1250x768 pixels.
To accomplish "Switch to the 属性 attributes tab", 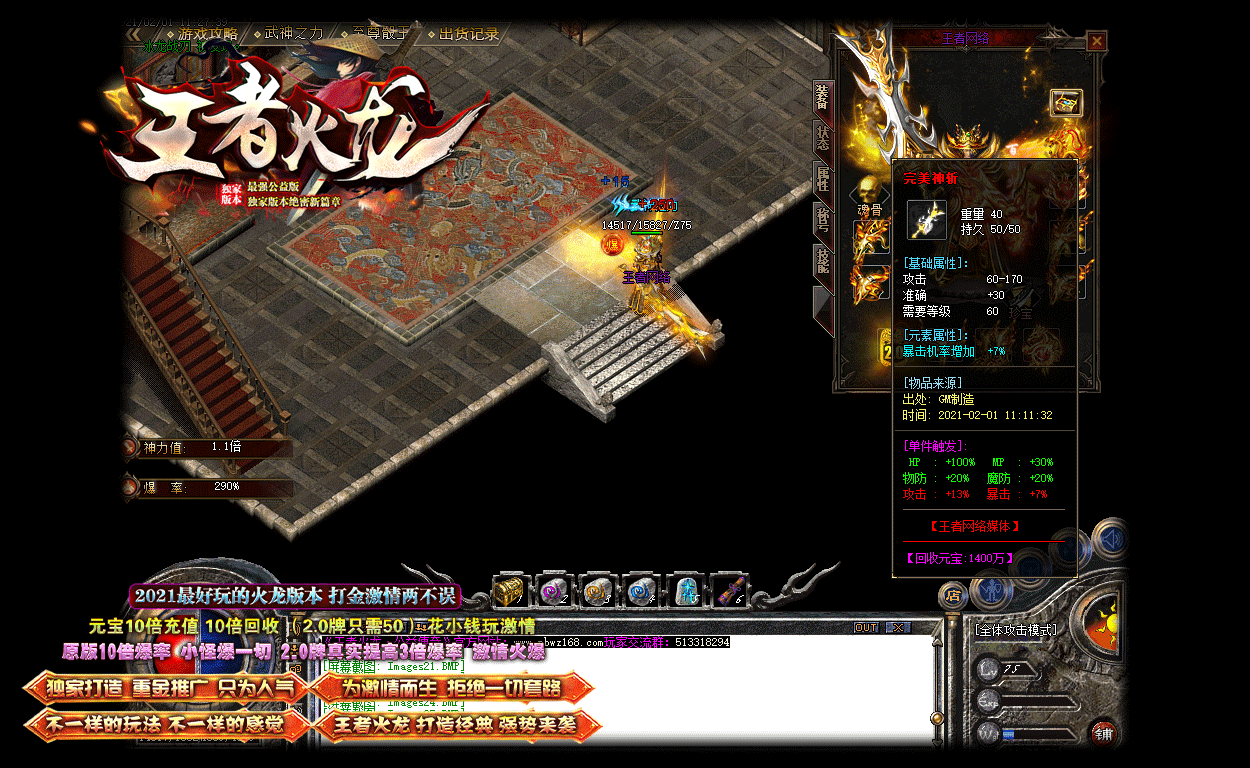I will 822,180.
